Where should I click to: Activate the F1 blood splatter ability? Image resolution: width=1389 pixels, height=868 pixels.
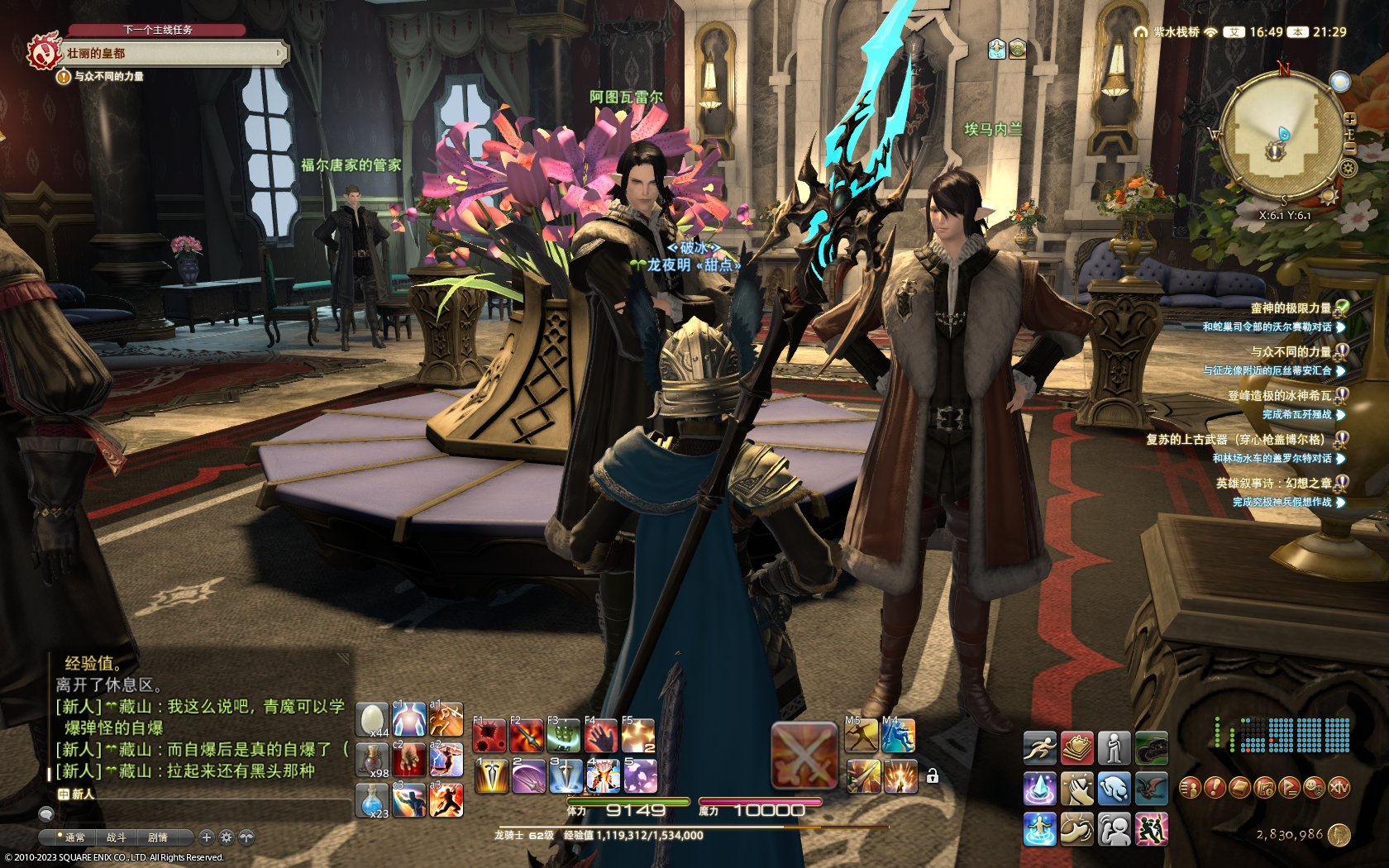coord(489,735)
